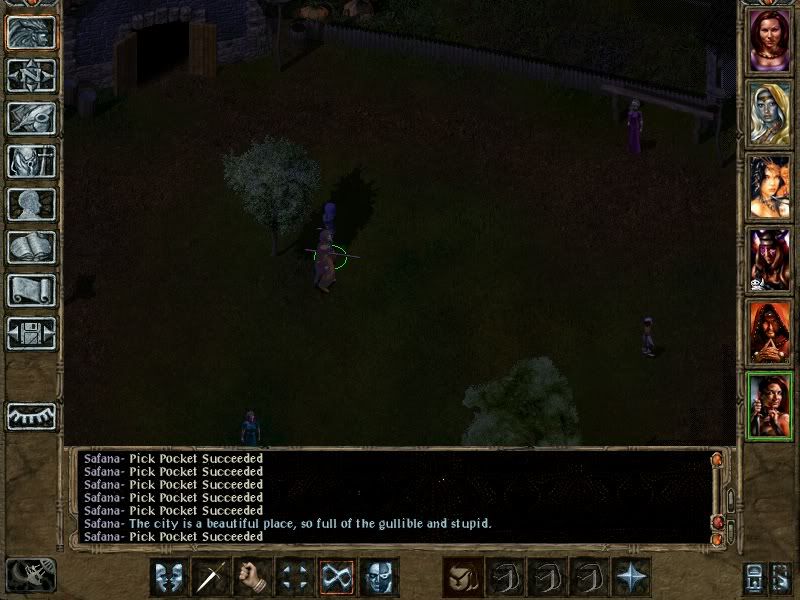800x600 pixels.
Task: Select the bottom portrait with the green border
Action: click(770, 405)
